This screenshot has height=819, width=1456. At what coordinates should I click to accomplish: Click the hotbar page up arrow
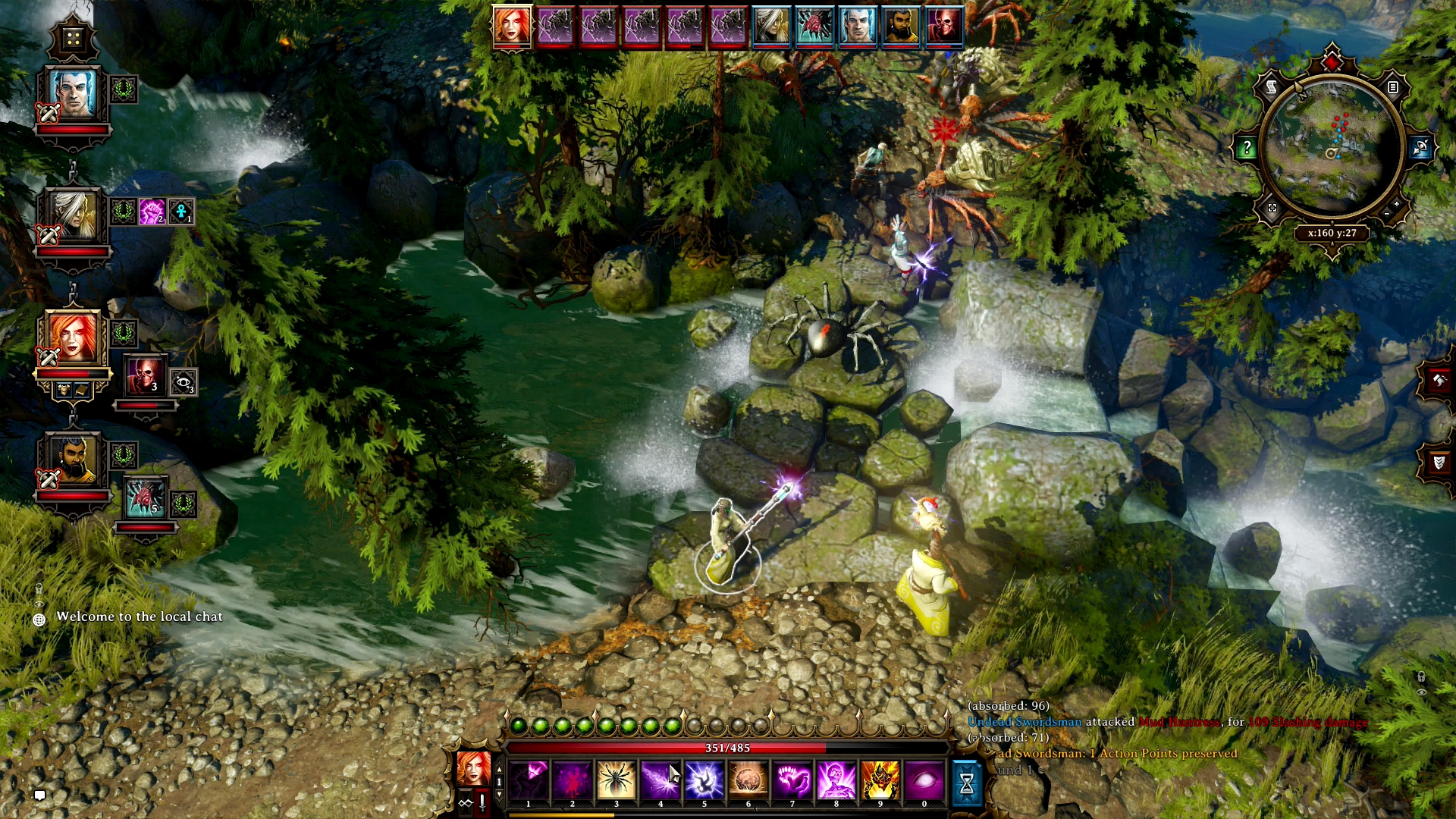pyautogui.click(x=500, y=768)
